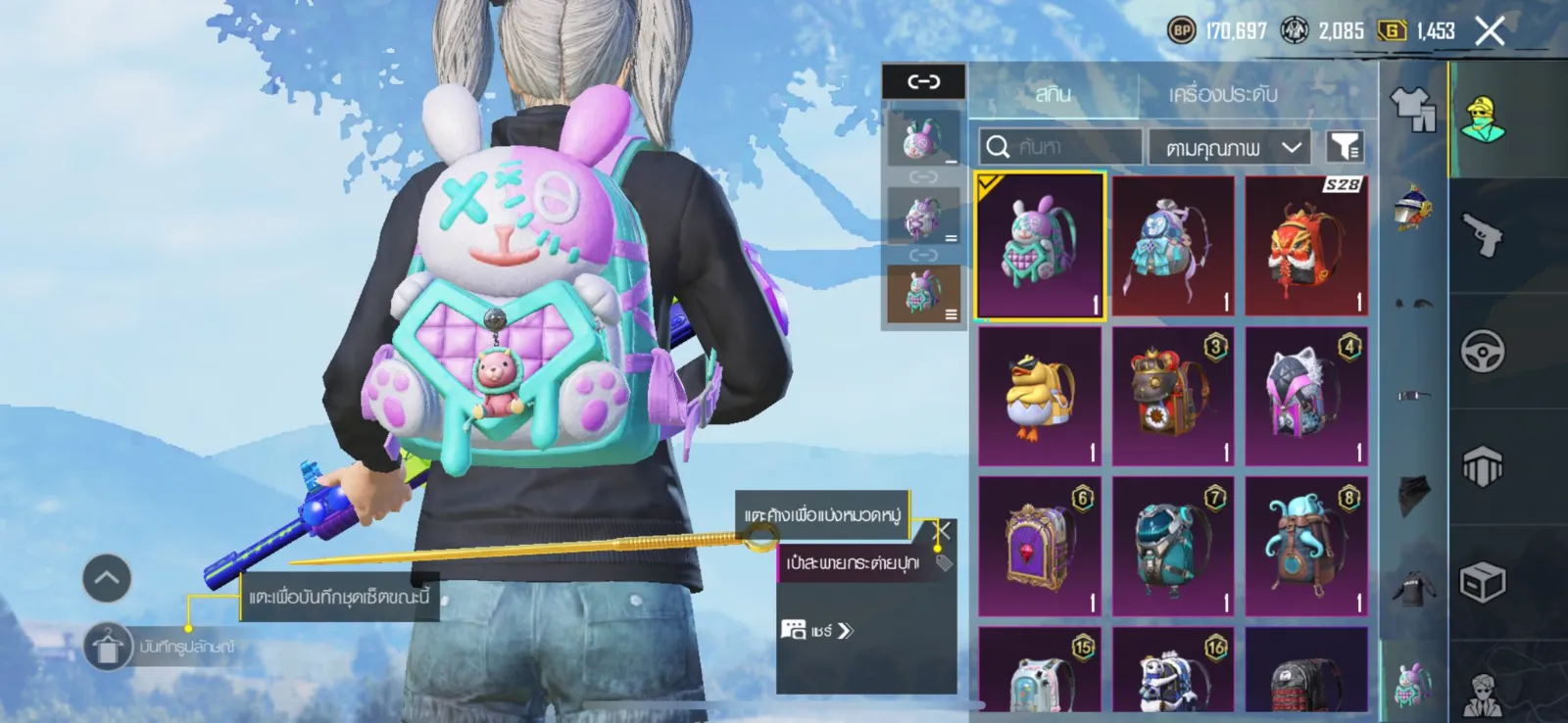The image size is (1568, 723).
Task: Open the ตามคุณภาพ sort dropdown
Action: pyautogui.click(x=1232, y=147)
